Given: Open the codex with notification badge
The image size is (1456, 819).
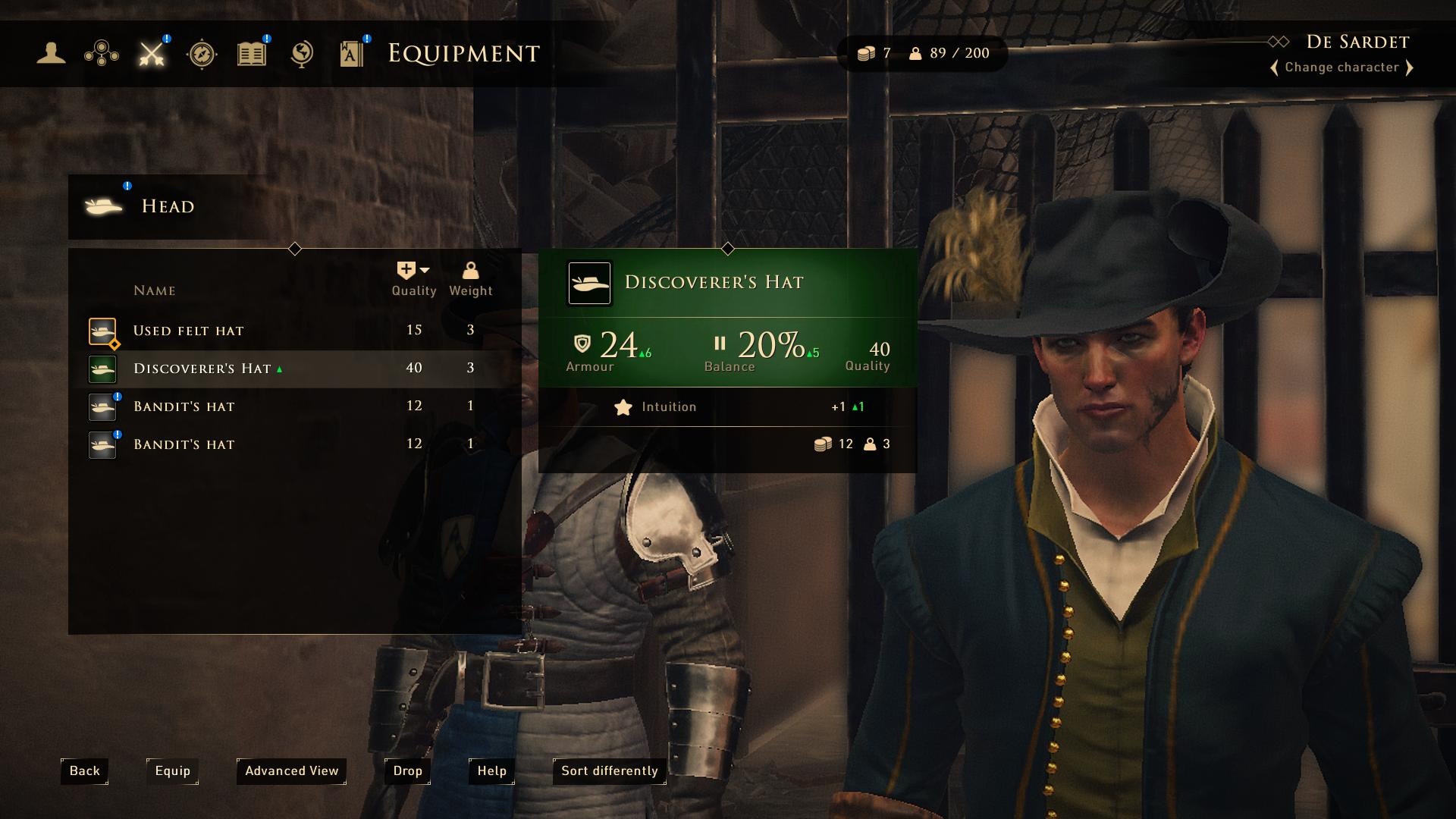Looking at the screenshot, I should coord(352,53).
